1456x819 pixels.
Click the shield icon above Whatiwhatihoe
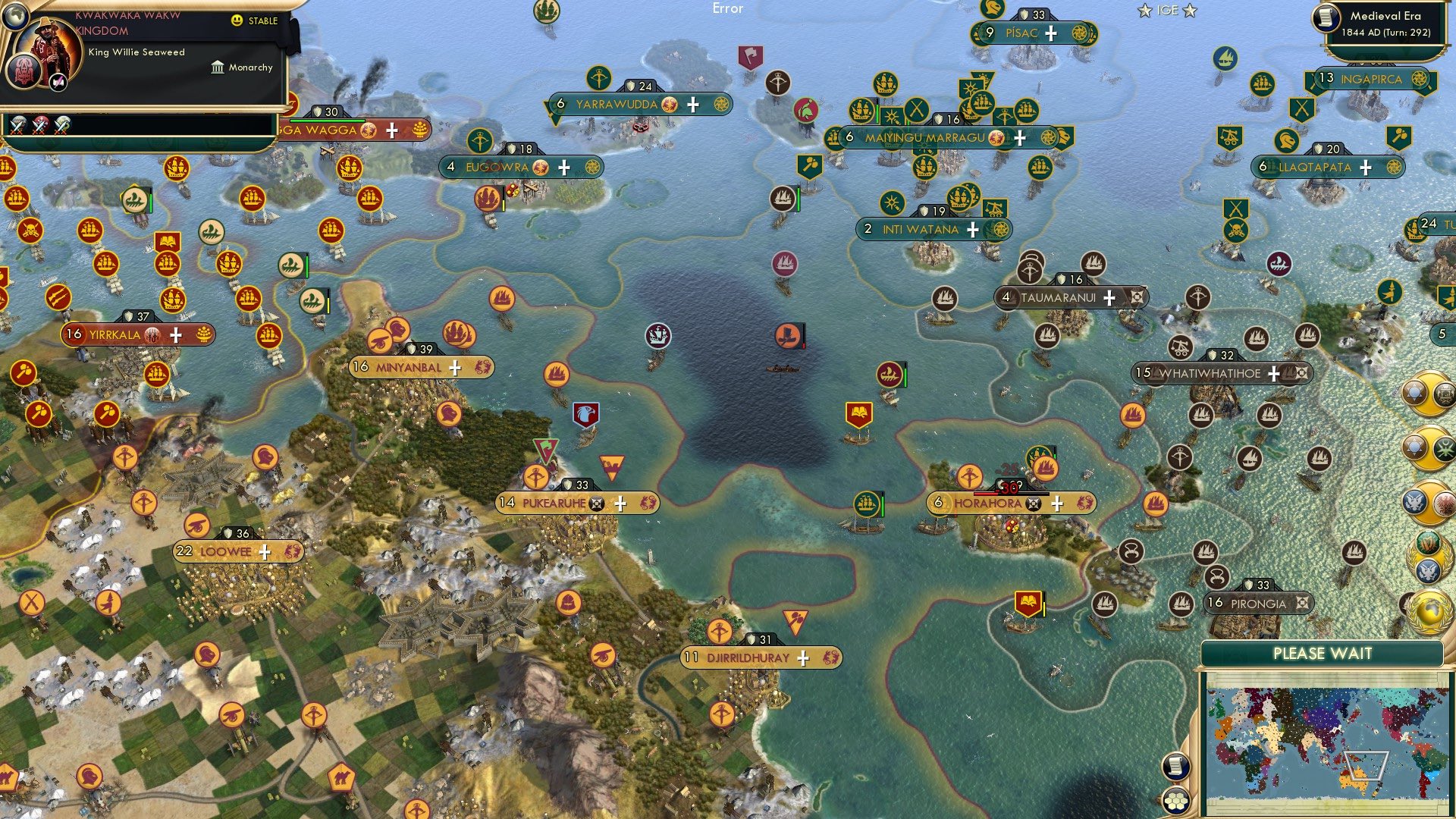(1214, 353)
